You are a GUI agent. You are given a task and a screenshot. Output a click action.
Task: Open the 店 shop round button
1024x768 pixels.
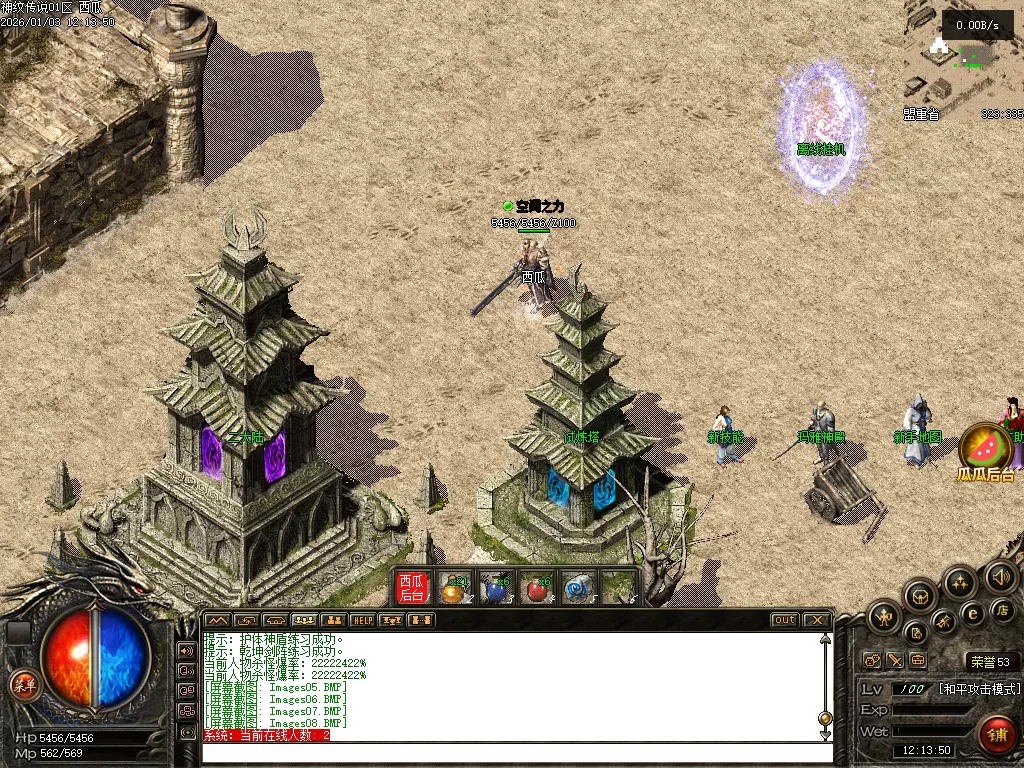click(x=1003, y=610)
